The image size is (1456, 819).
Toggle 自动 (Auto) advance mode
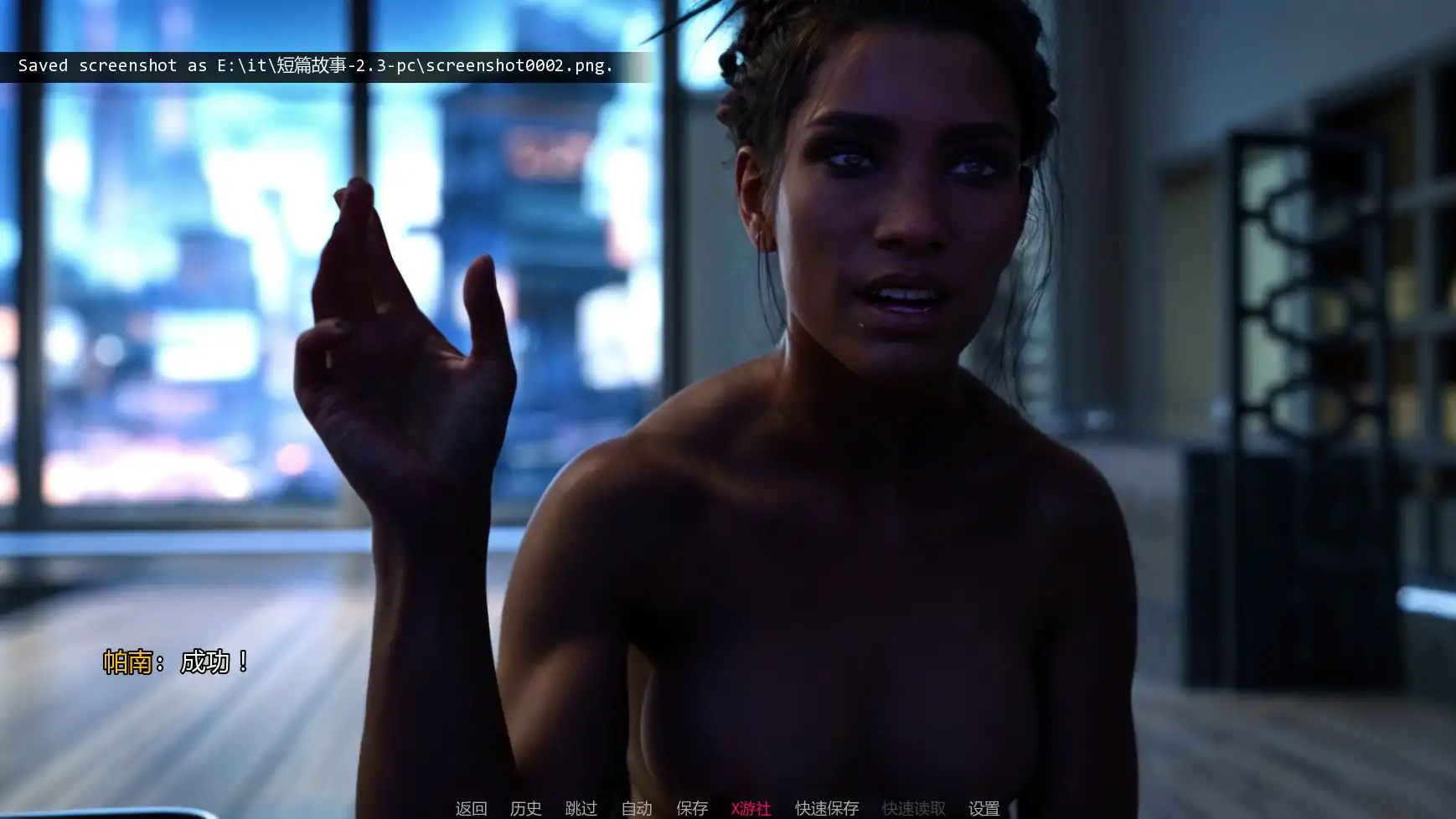(x=637, y=808)
